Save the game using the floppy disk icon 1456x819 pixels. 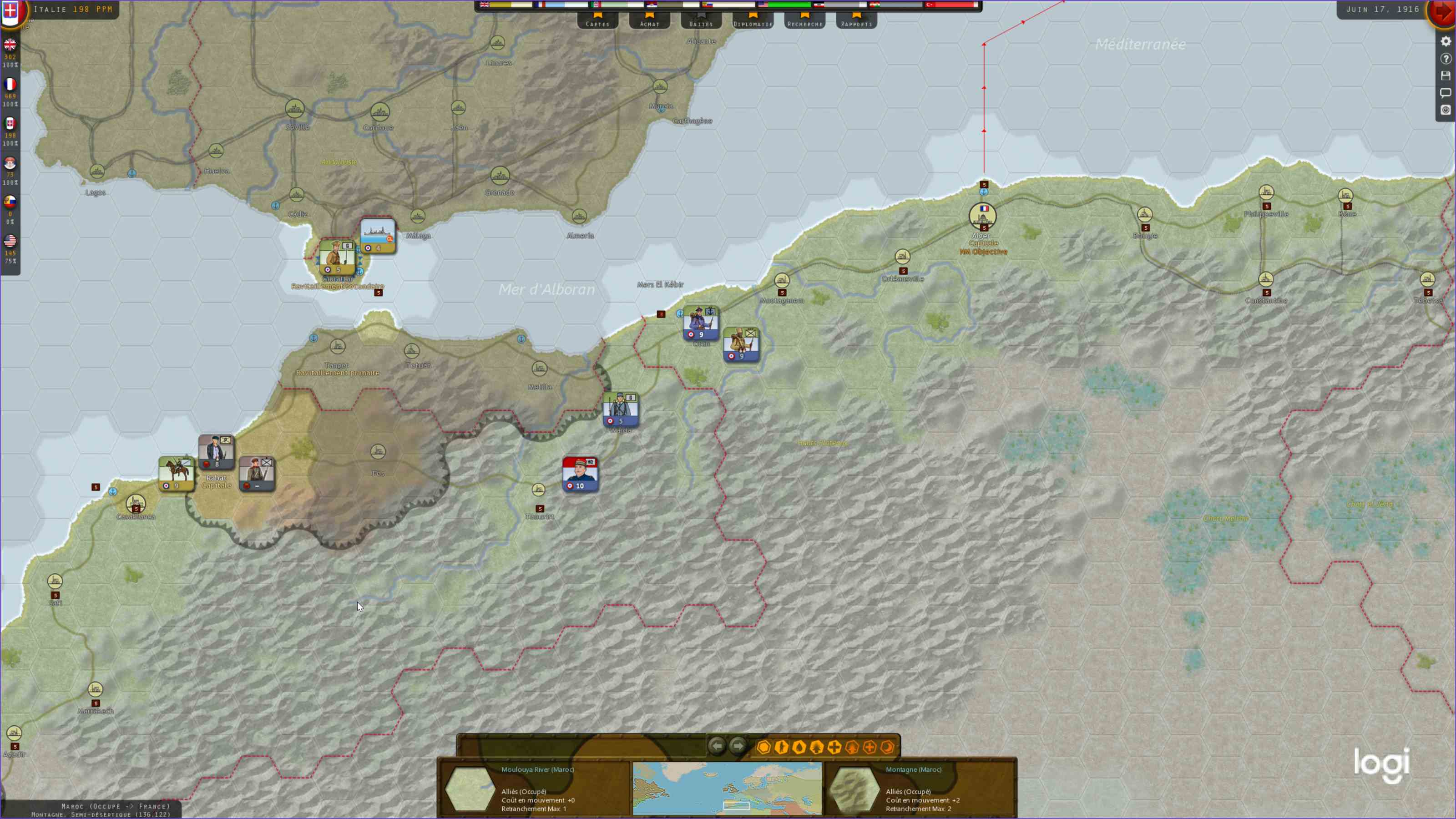(x=1446, y=75)
